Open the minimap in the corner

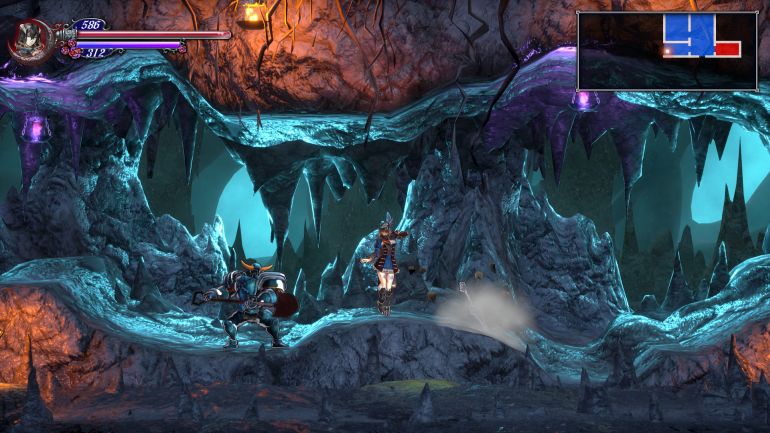(x=667, y=51)
